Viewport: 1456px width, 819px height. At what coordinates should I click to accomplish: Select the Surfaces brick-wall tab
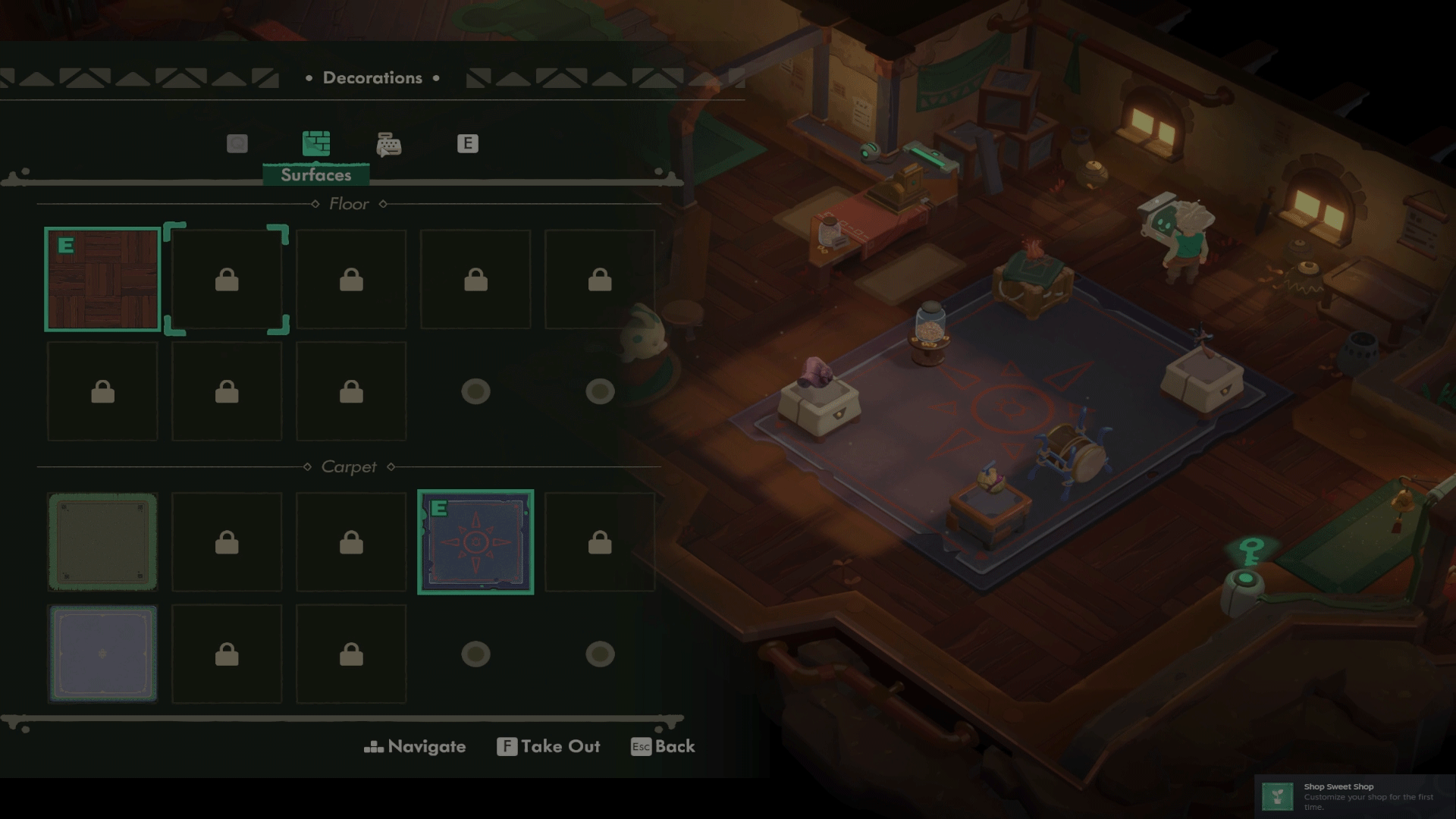pos(316,143)
